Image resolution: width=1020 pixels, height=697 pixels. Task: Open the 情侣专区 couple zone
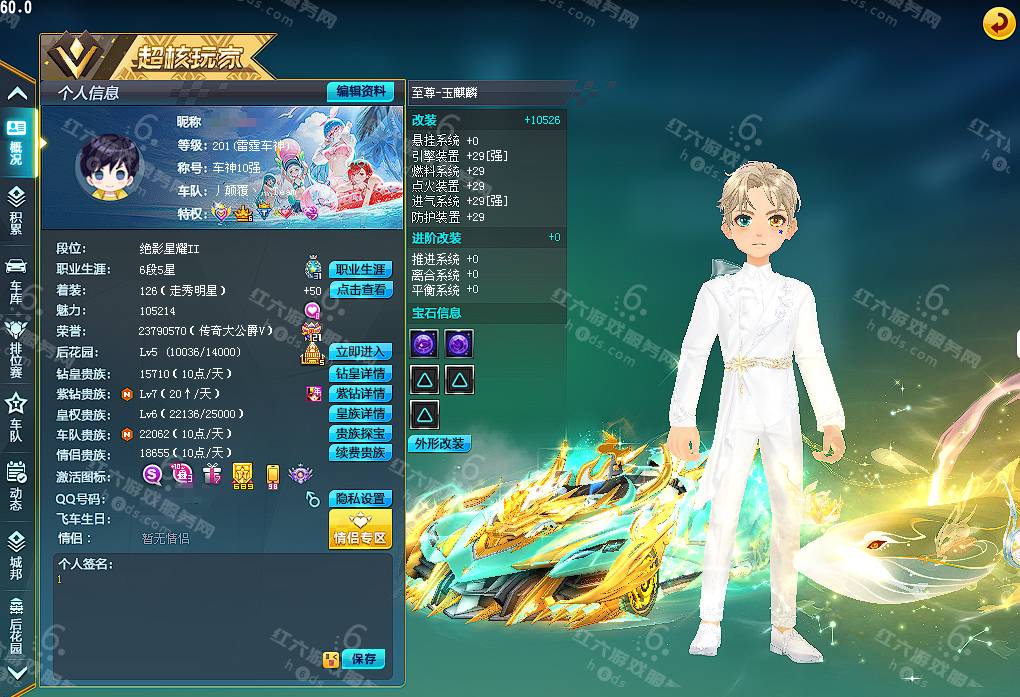(x=360, y=530)
